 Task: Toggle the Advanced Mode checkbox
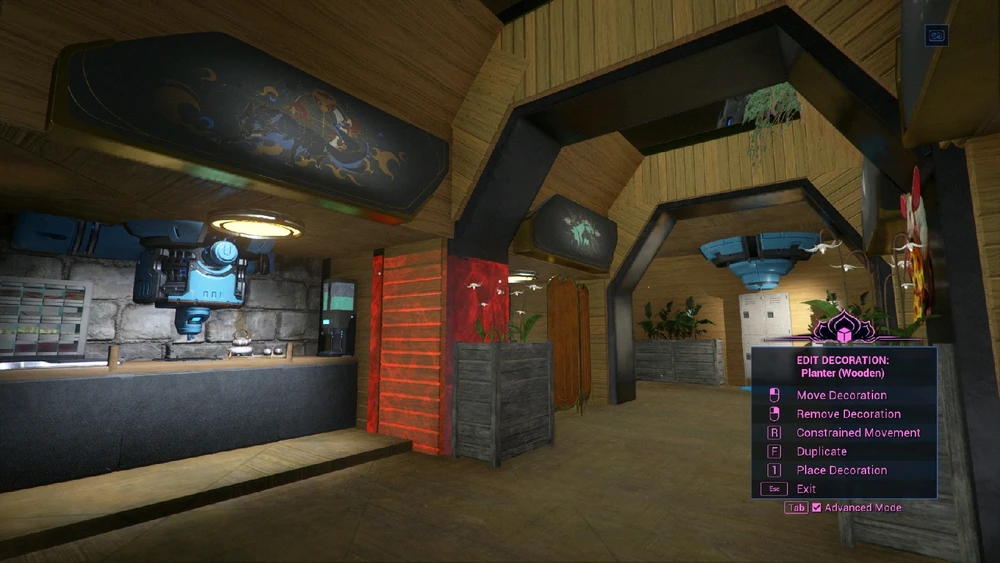coord(817,508)
